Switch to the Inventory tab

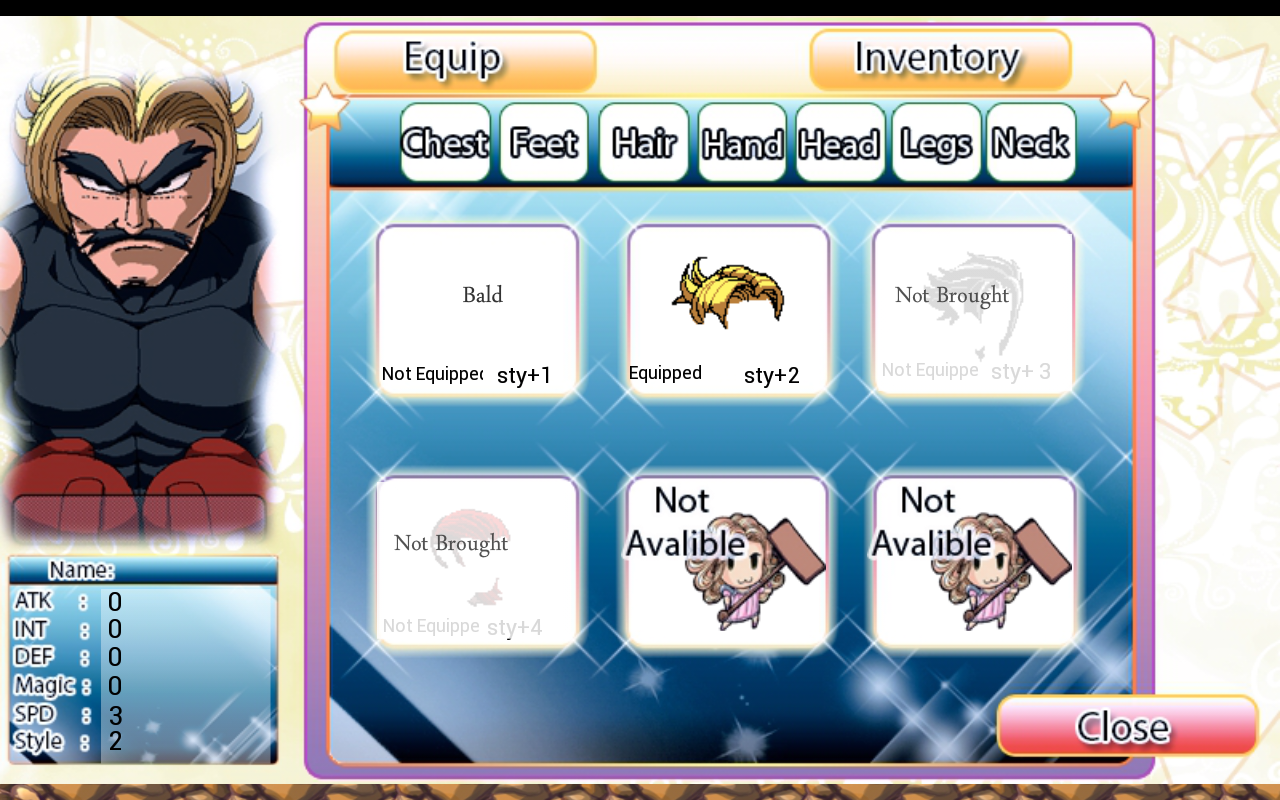tap(940, 60)
